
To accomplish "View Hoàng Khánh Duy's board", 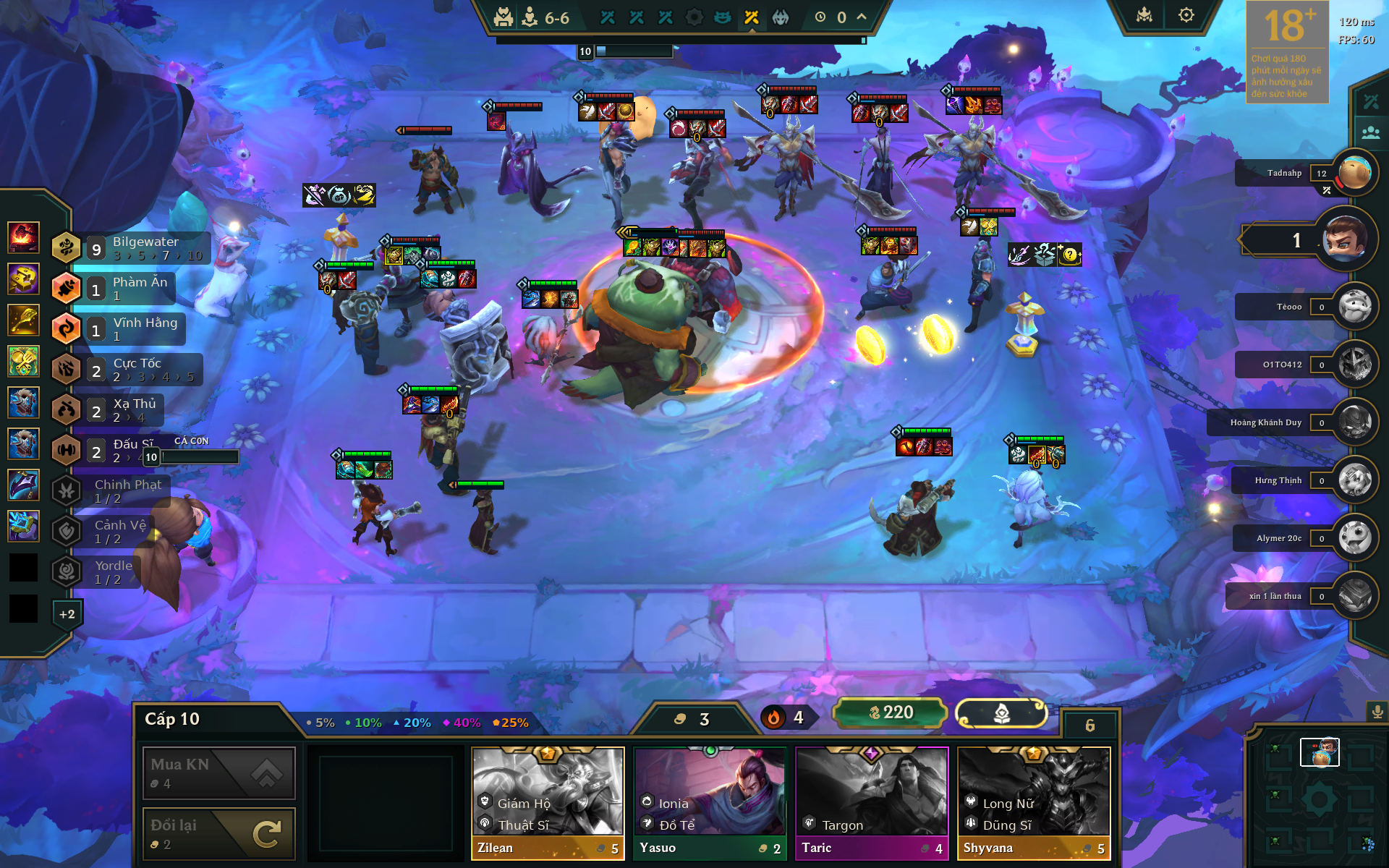I will (1355, 422).
